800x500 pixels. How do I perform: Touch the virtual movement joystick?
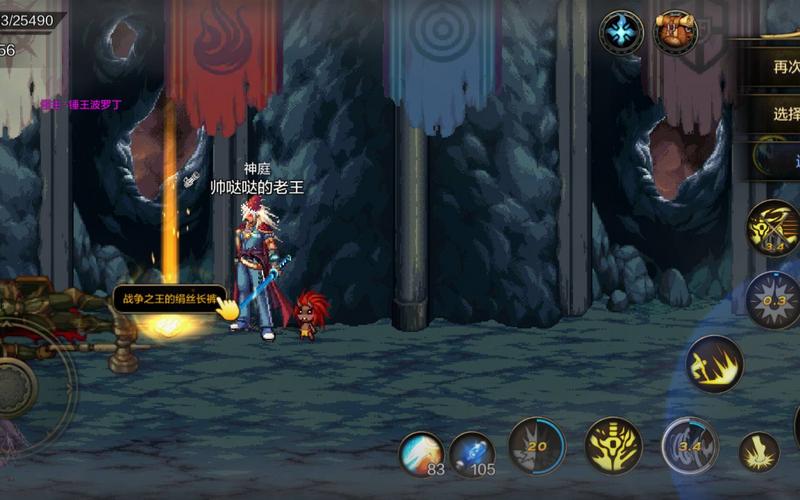[20, 385]
